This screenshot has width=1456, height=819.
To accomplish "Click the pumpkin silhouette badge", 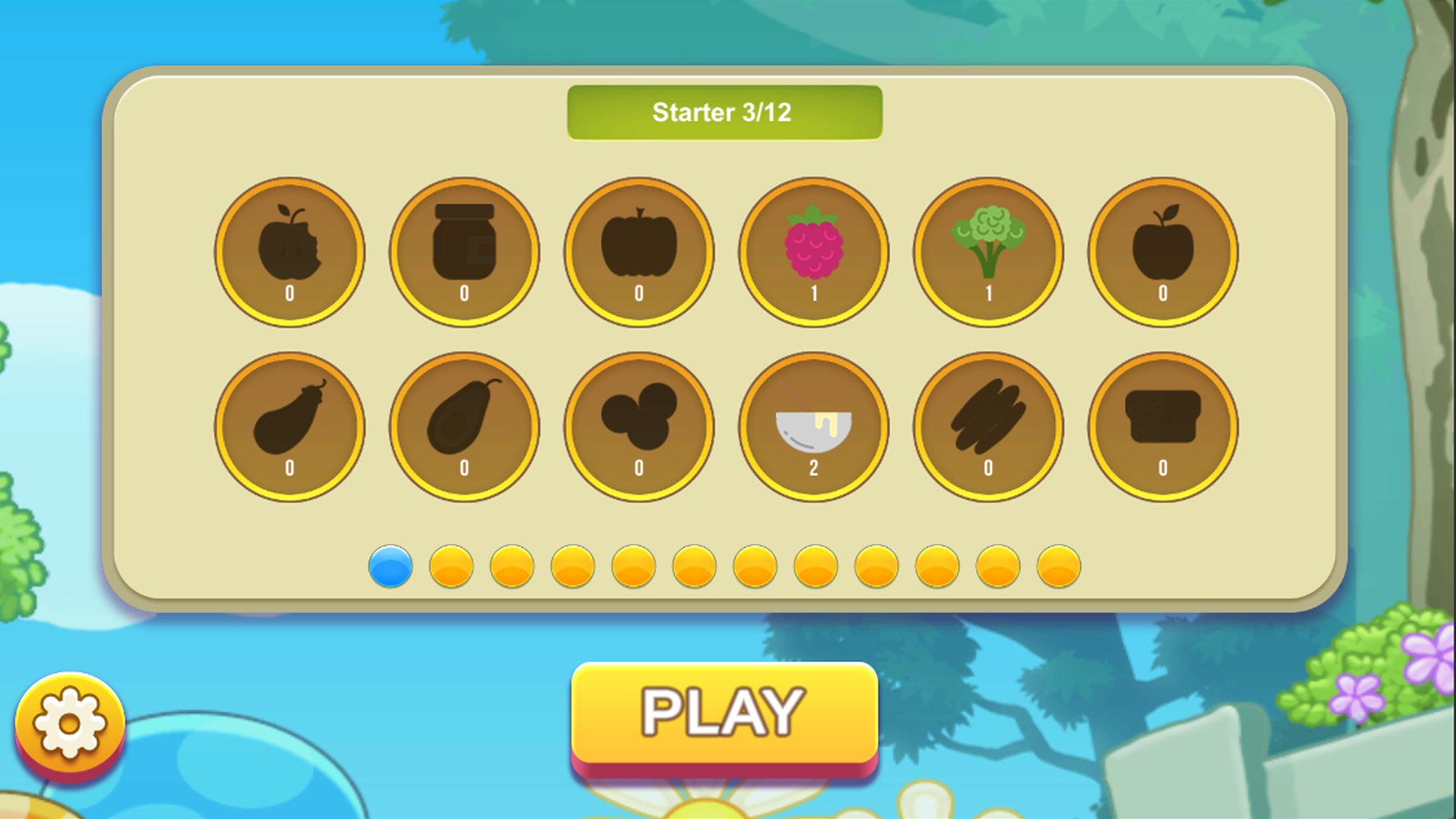I will (639, 250).
